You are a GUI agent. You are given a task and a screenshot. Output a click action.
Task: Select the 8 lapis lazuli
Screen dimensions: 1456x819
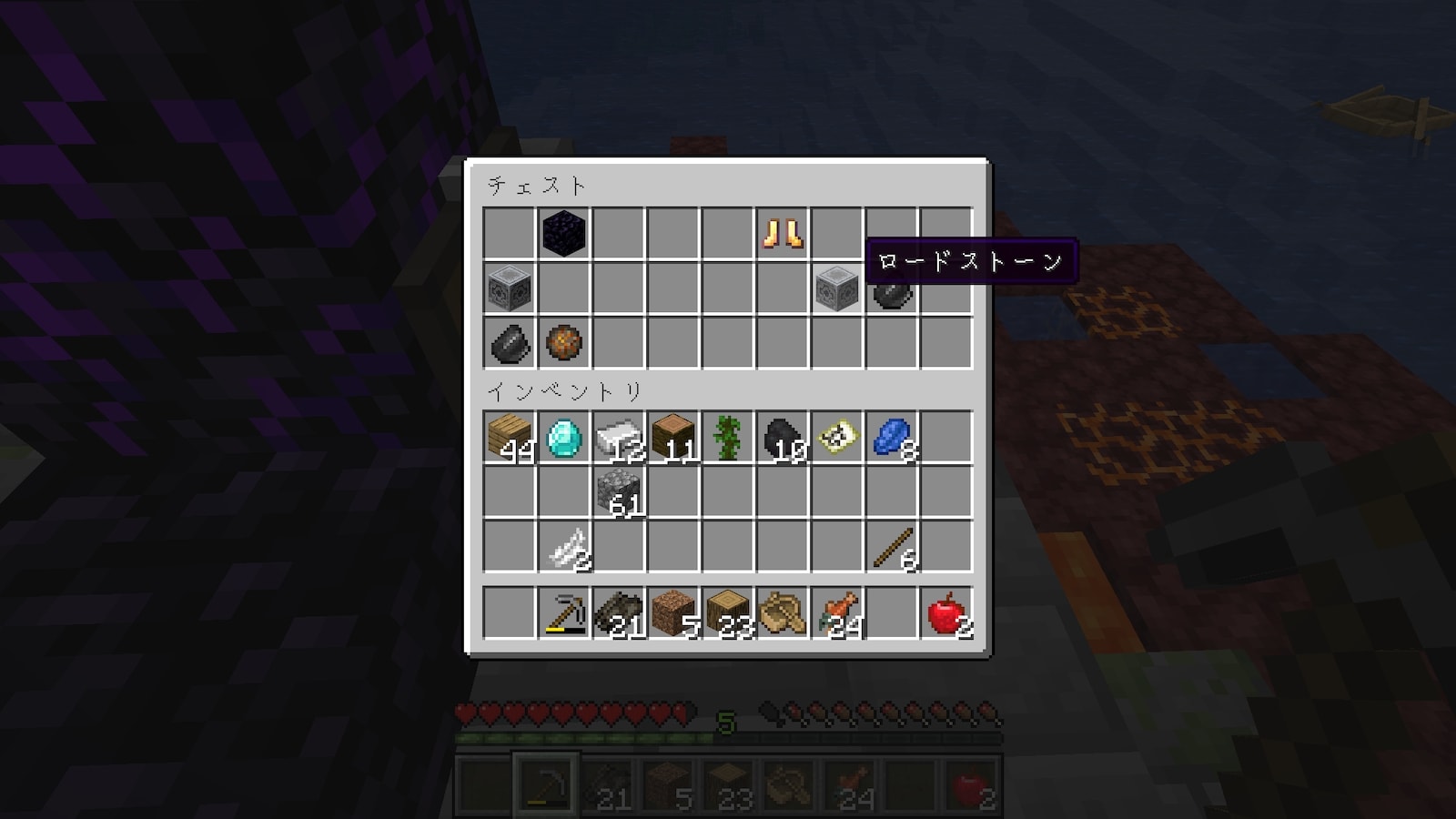891,438
